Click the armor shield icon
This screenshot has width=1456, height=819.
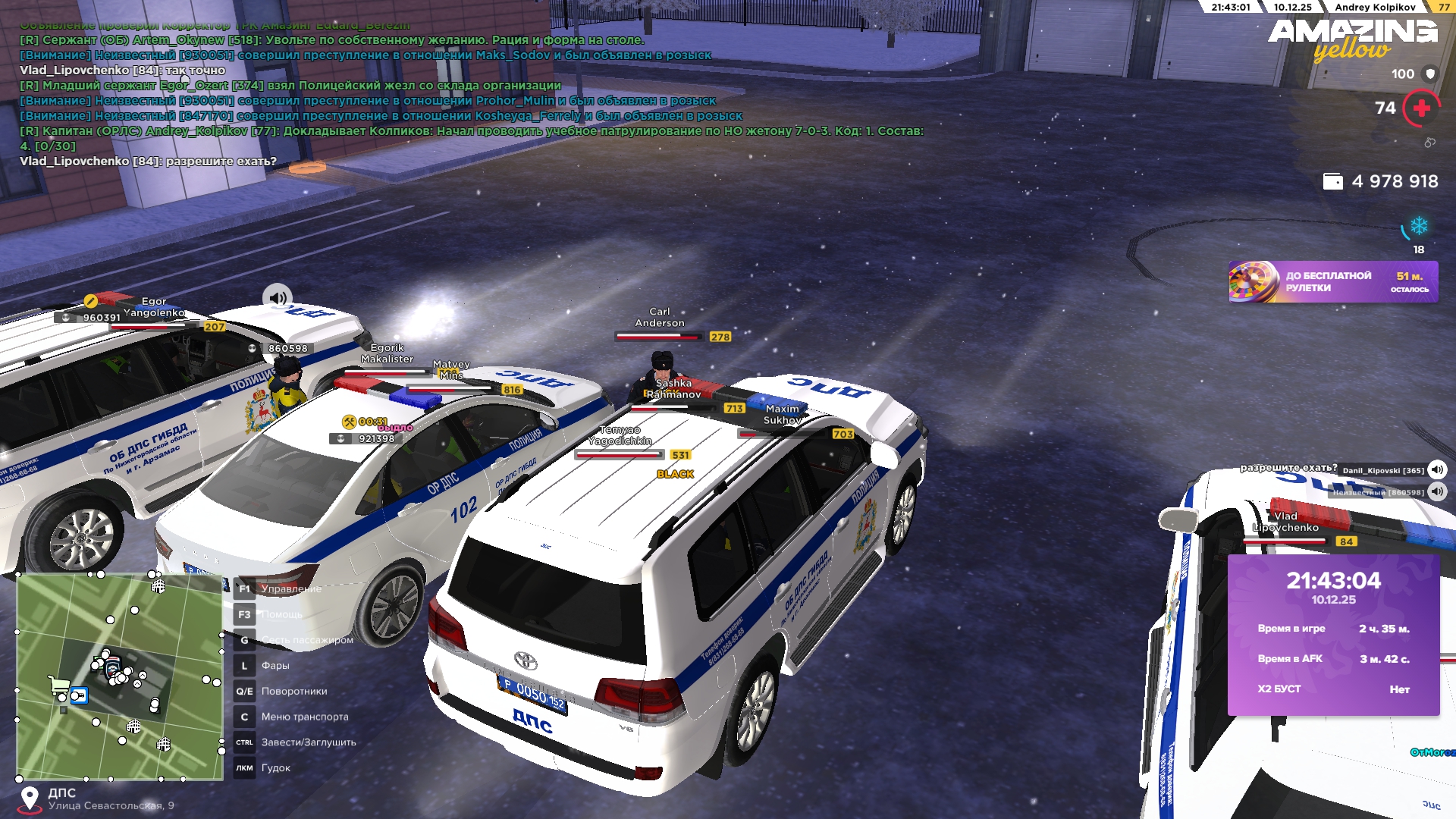coord(1430,74)
